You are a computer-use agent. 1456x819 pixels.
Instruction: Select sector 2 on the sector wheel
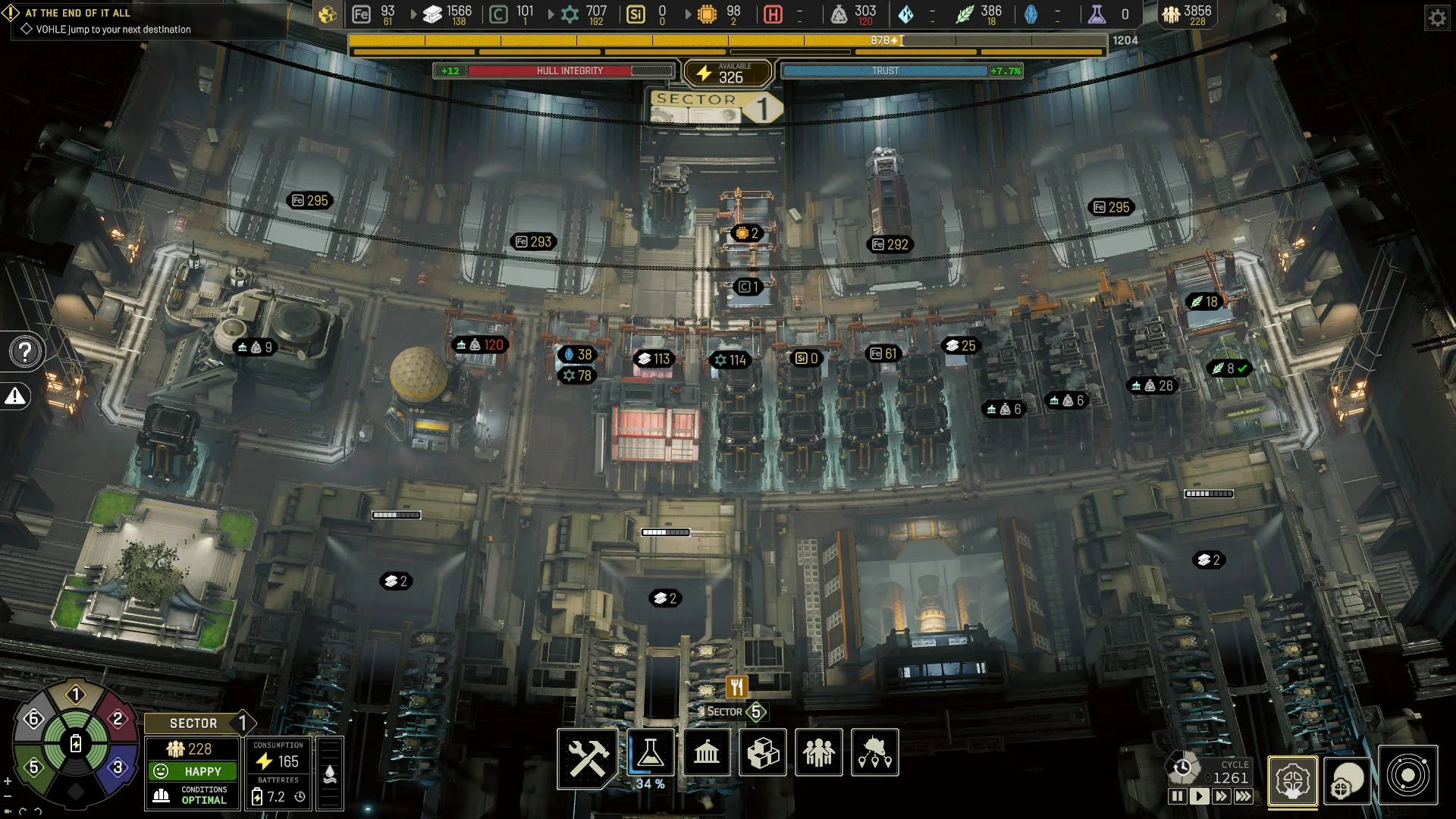click(118, 719)
